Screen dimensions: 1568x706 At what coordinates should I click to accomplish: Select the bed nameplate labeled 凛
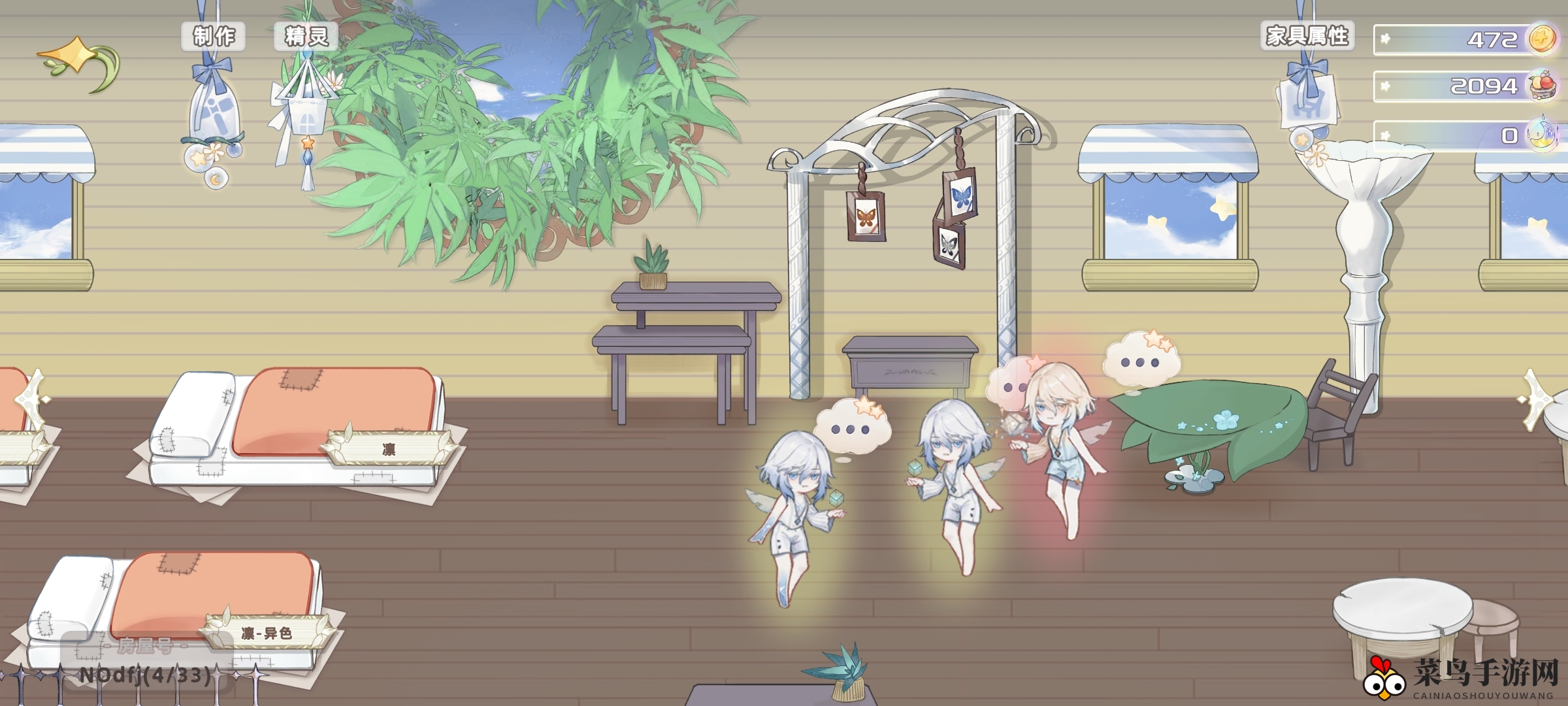tap(389, 449)
